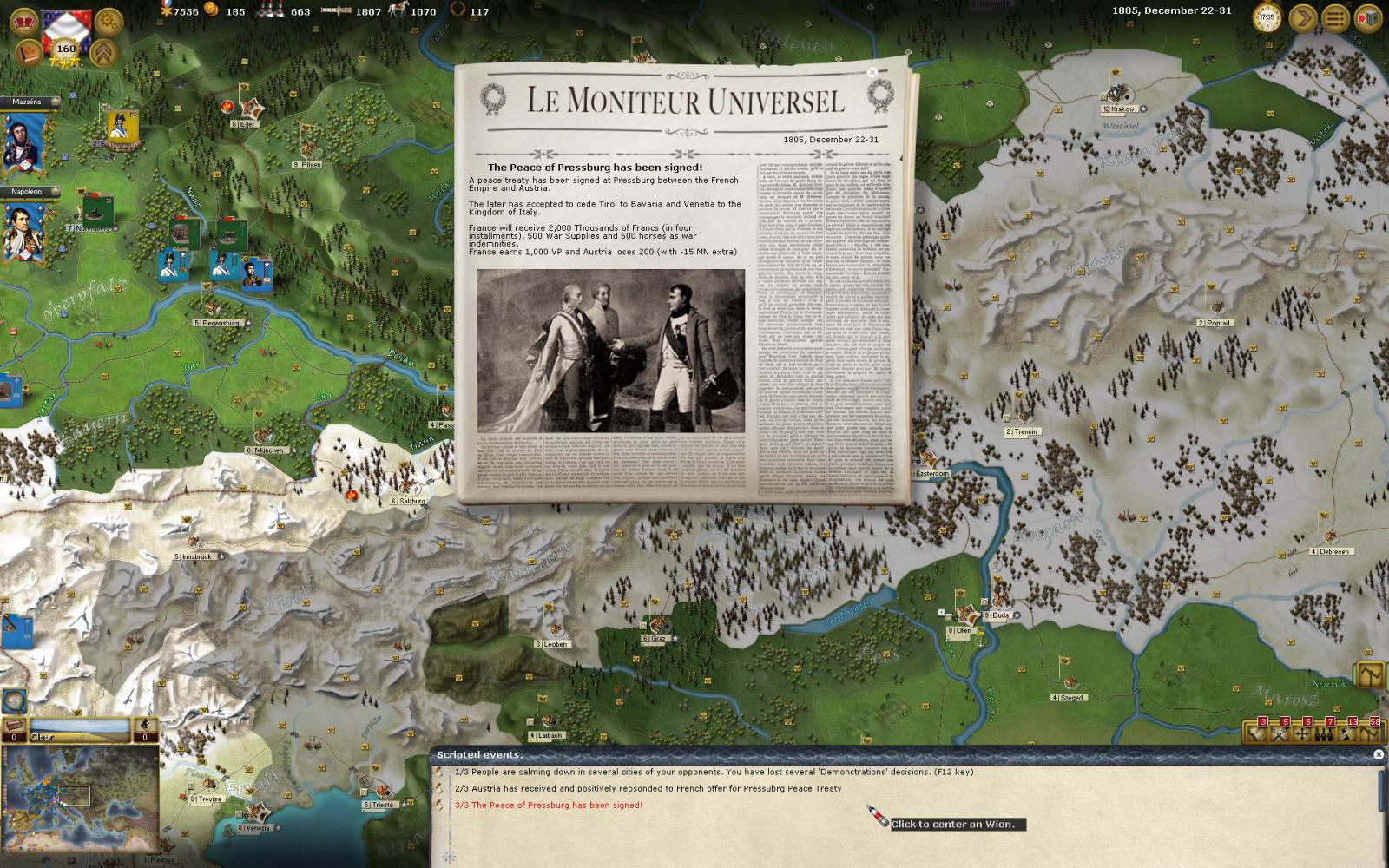The image size is (1389, 868).
Task: Click the red arrow book button
Action: coord(1367,18)
